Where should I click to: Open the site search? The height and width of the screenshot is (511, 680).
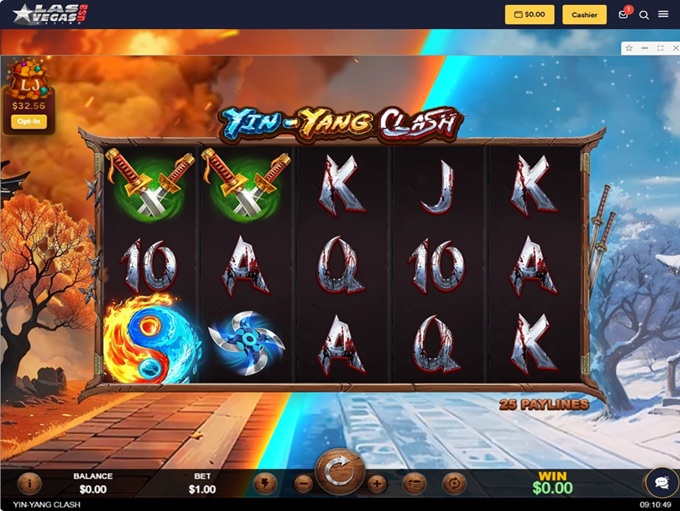click(x=644, y=15)
